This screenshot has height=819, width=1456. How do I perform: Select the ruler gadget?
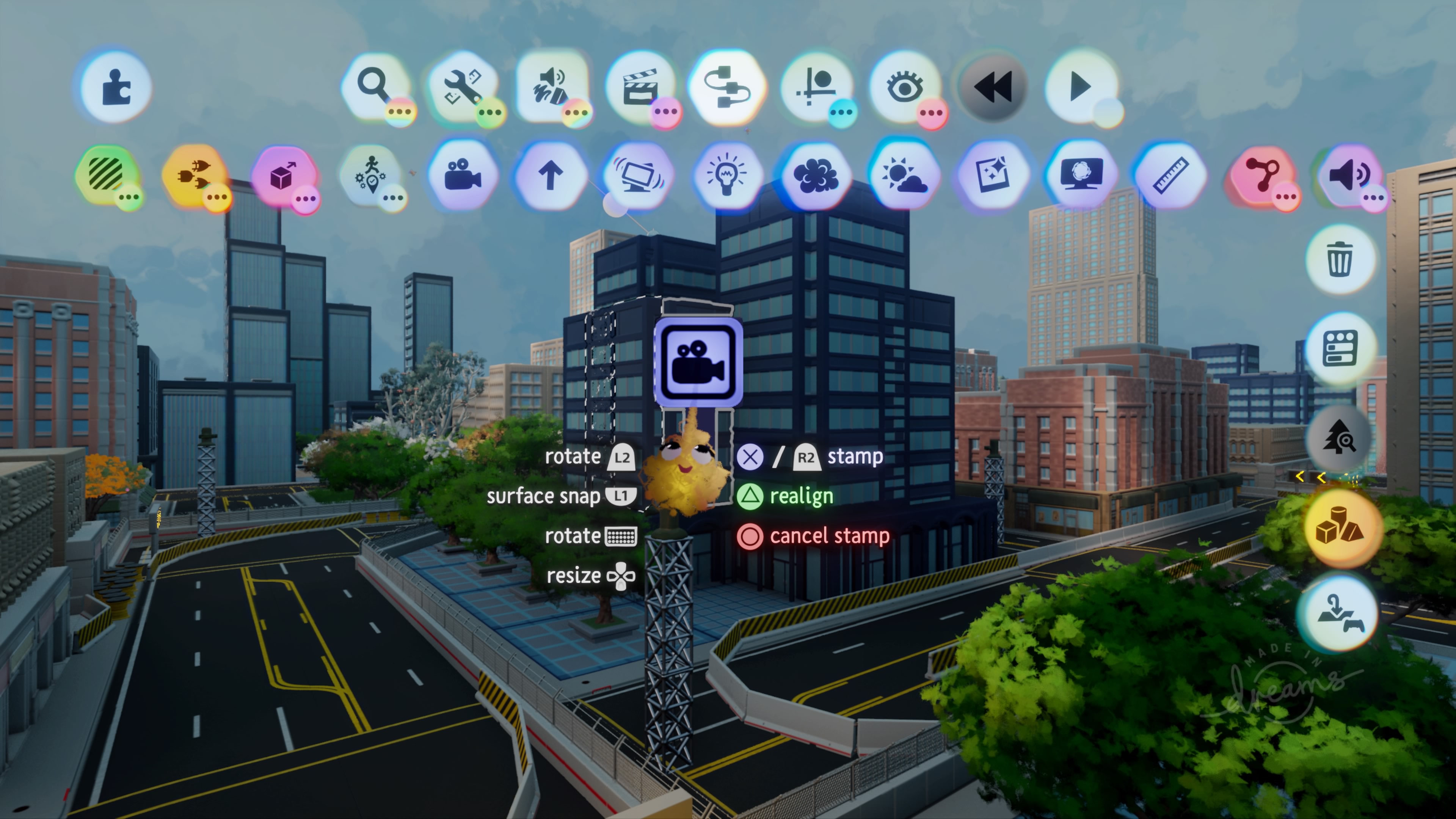1169,175
